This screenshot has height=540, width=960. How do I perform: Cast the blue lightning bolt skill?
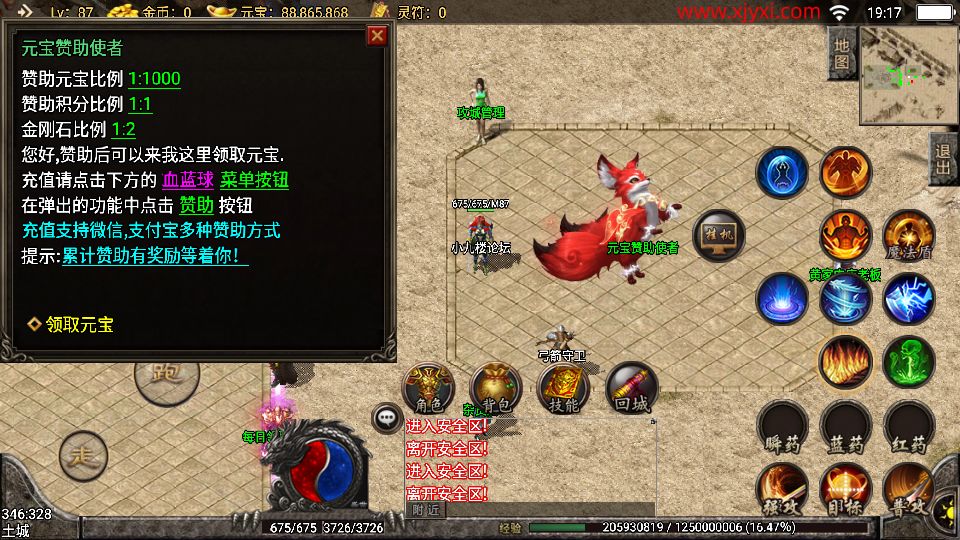(x=908, y=297)
